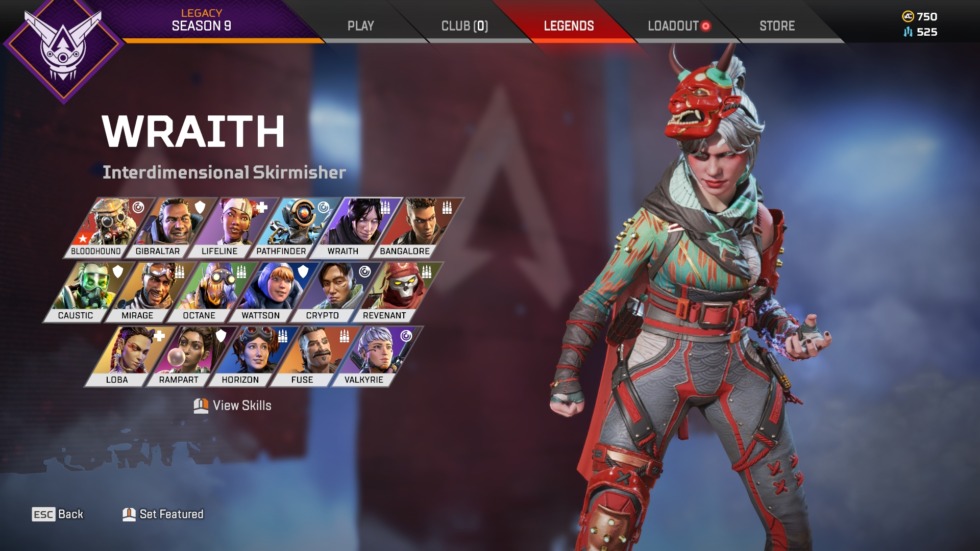The width and height of the screenshot is (980, 551).
Task: Pick the Revenant legend tile
Action: pos(385,291)
